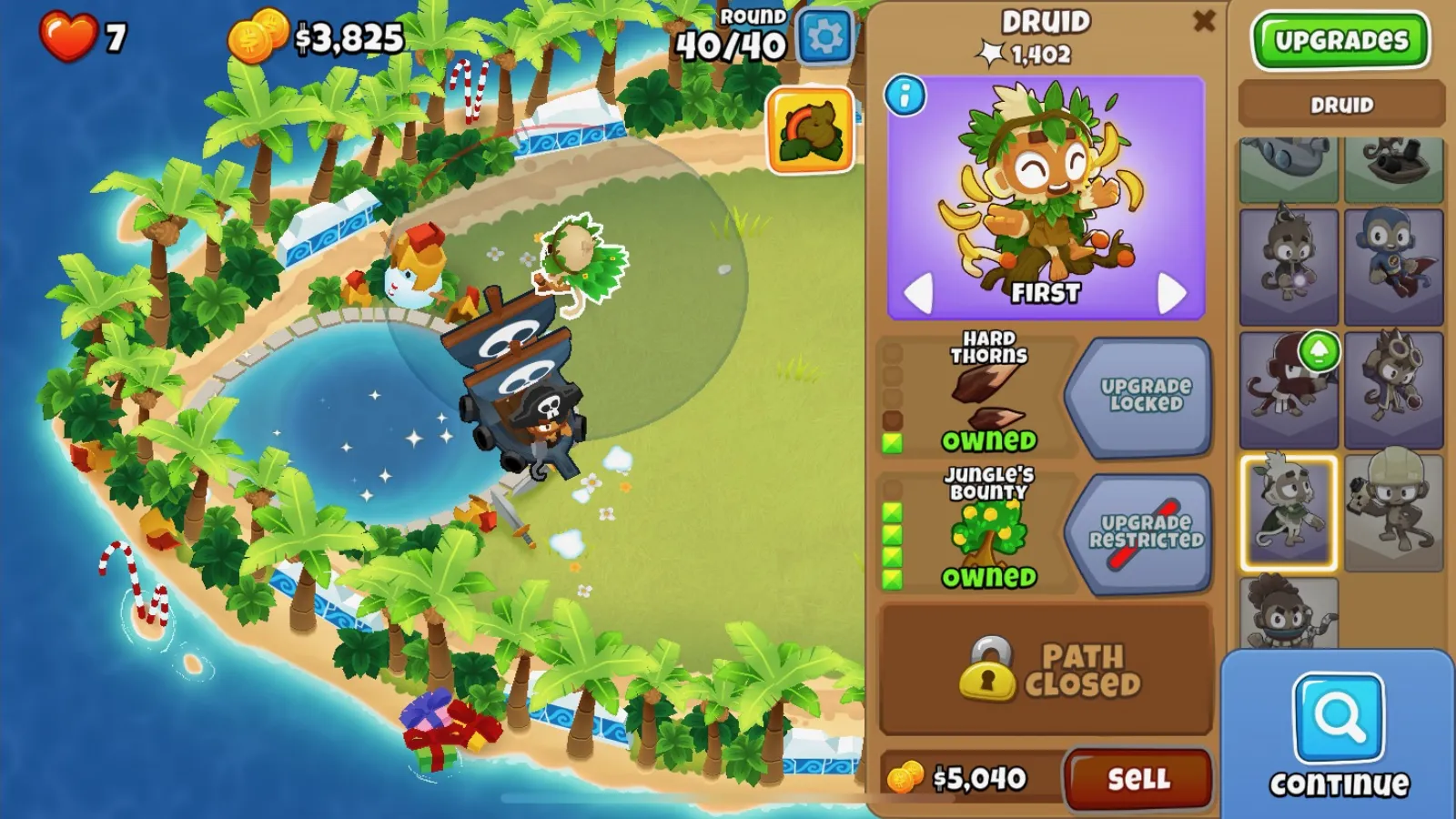Activate the Jungle's Bounty ability icon
The image size is (1456, 819).
[x=810, y=130]
